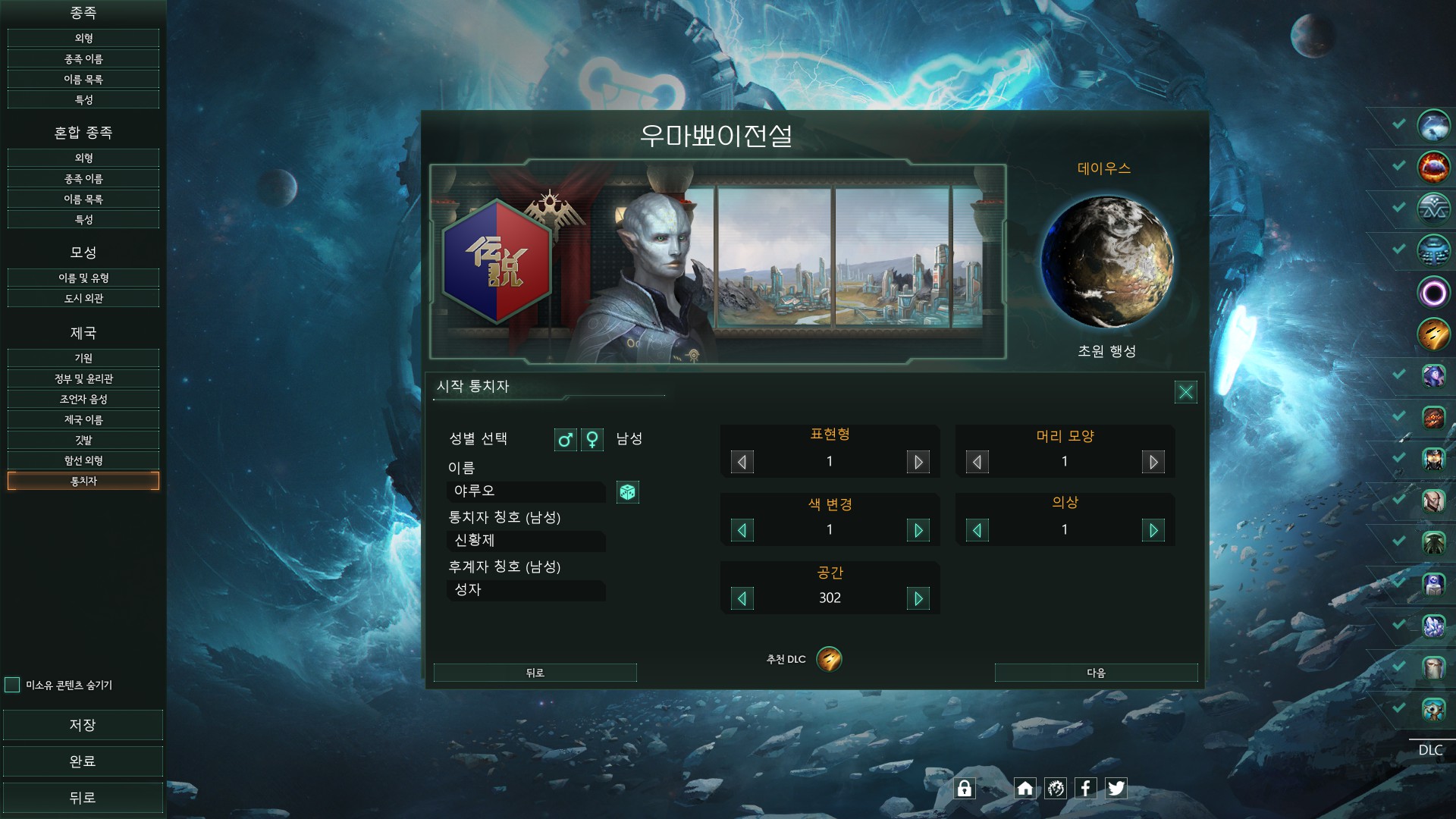Go to the next 의상 option
1456x819 pixels.
pos(1153,530)
